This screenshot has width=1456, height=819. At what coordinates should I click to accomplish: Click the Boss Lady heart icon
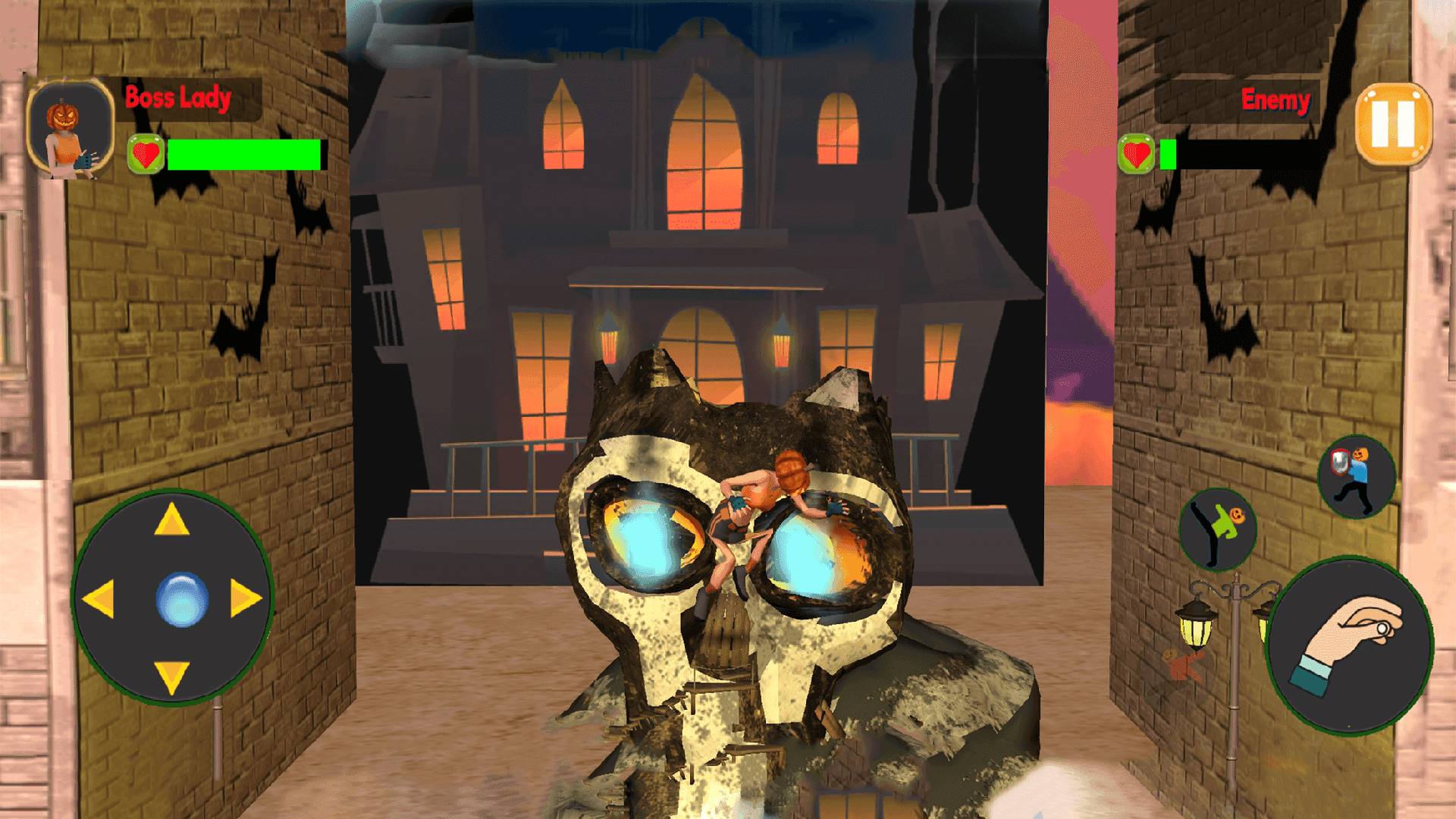[146, 152]
